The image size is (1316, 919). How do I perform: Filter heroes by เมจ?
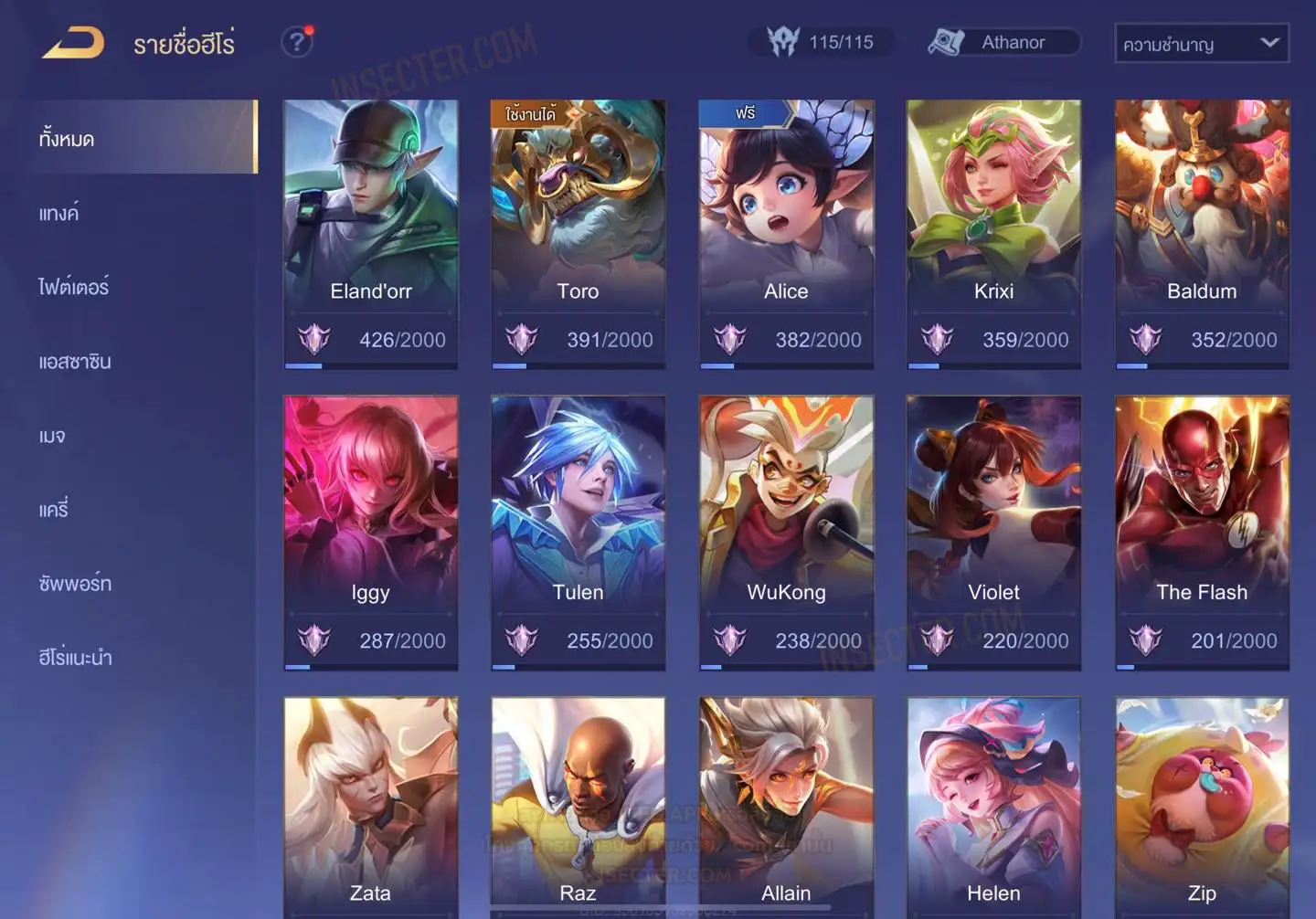[52, 436]
